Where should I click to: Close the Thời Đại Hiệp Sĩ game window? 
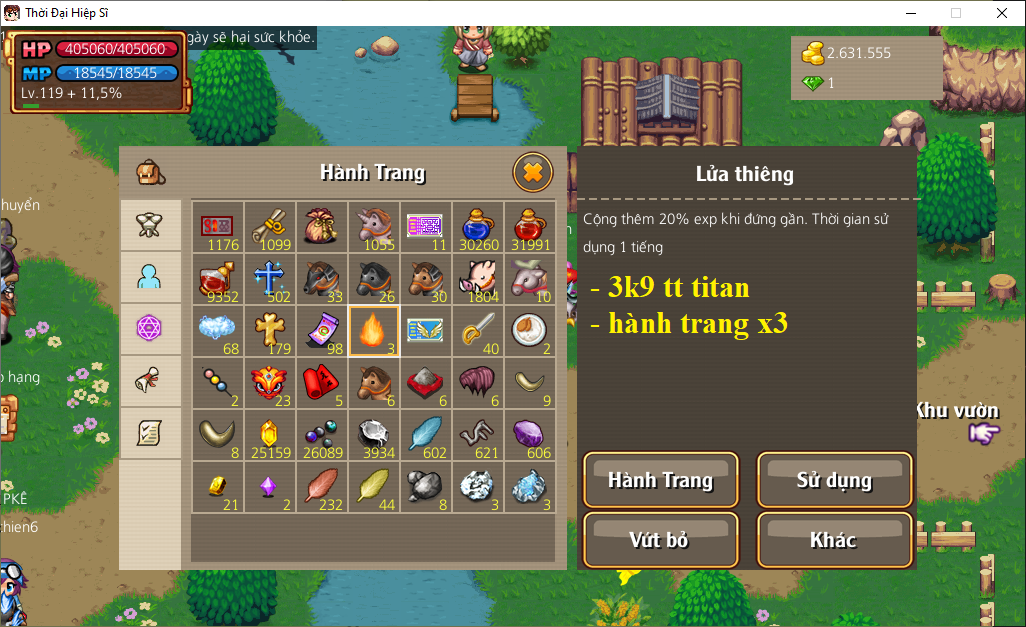click(x=1001, y=13)
